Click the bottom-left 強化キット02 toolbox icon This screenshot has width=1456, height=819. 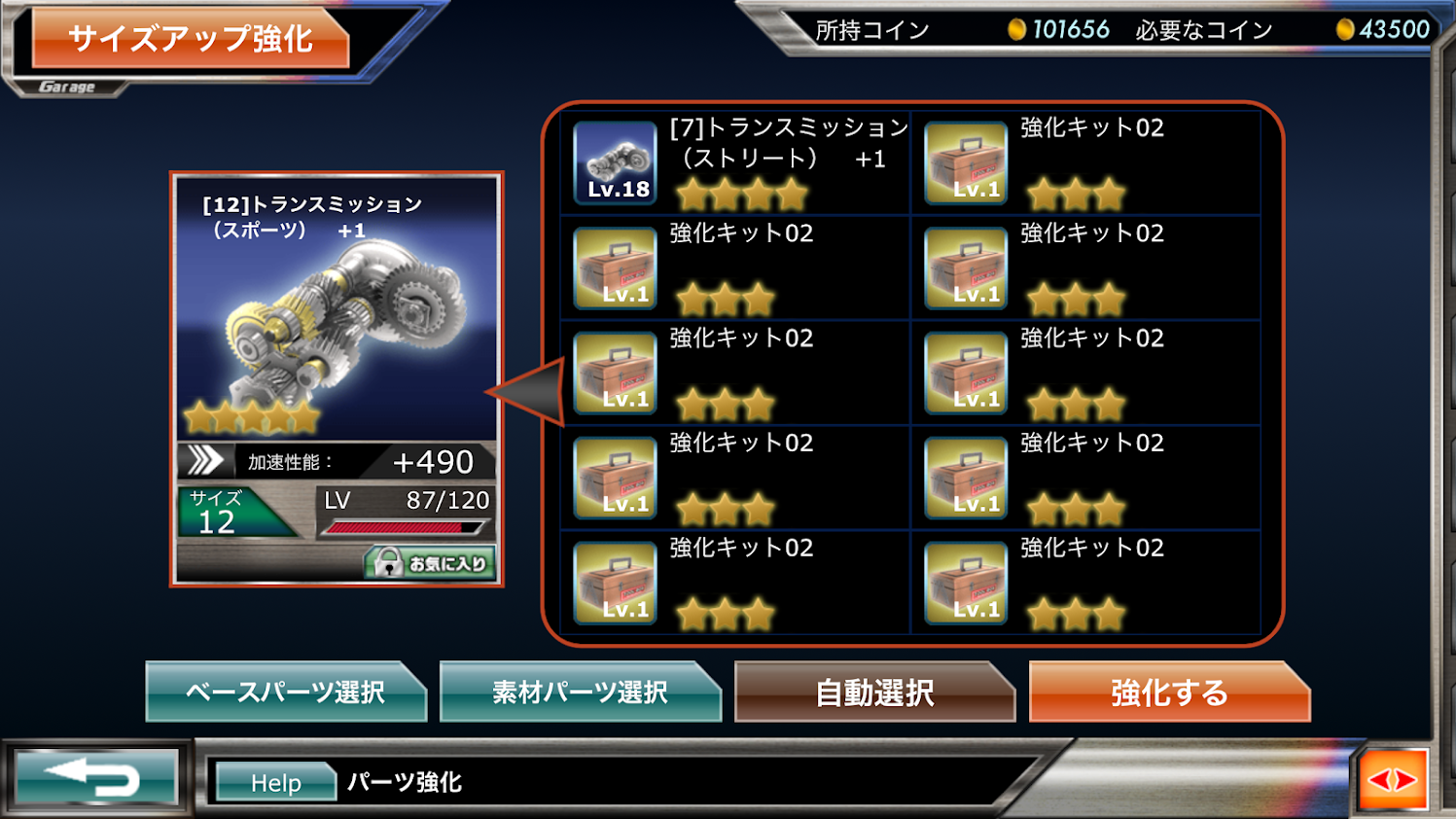[614, 581]
